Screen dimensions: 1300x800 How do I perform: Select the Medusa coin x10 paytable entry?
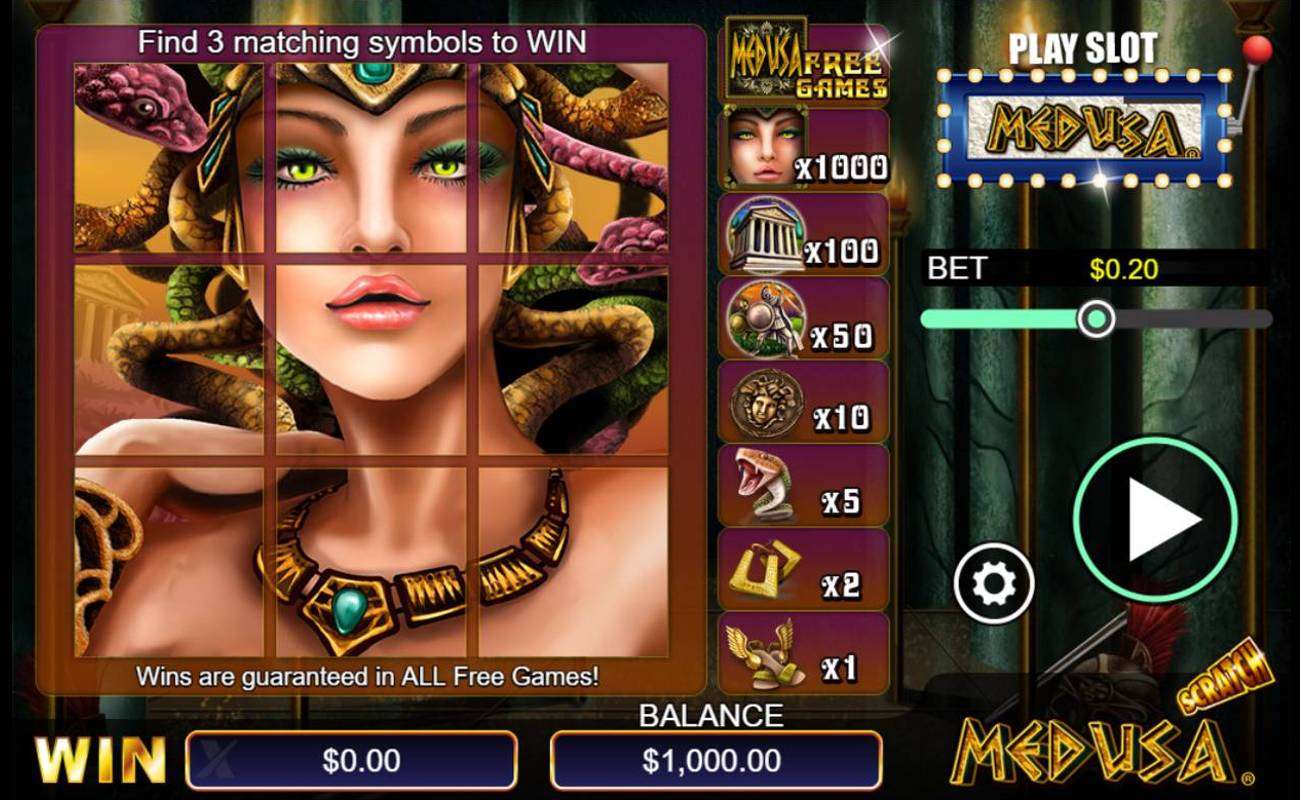pos(804,402)
